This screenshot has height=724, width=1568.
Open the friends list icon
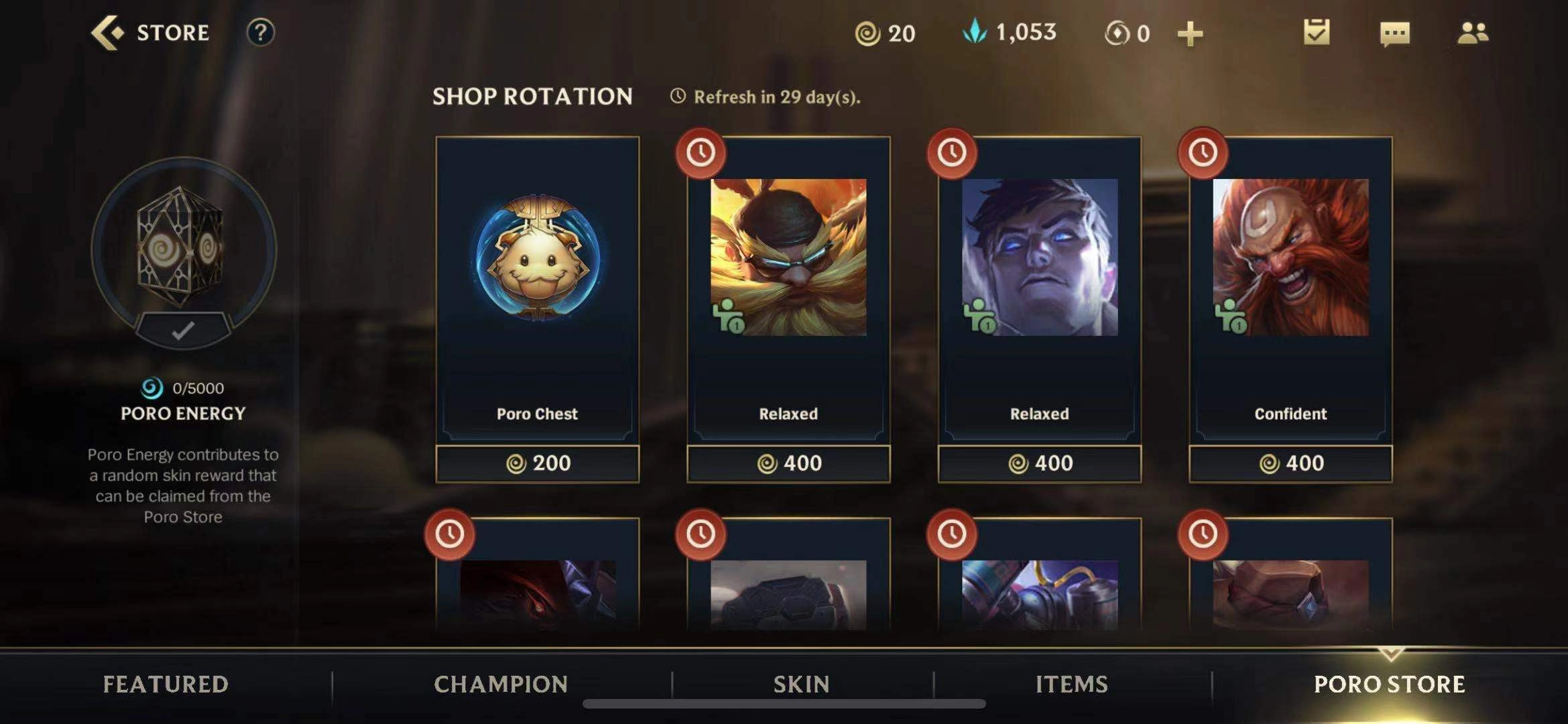pyautogui.click(x=1472, y=33)
